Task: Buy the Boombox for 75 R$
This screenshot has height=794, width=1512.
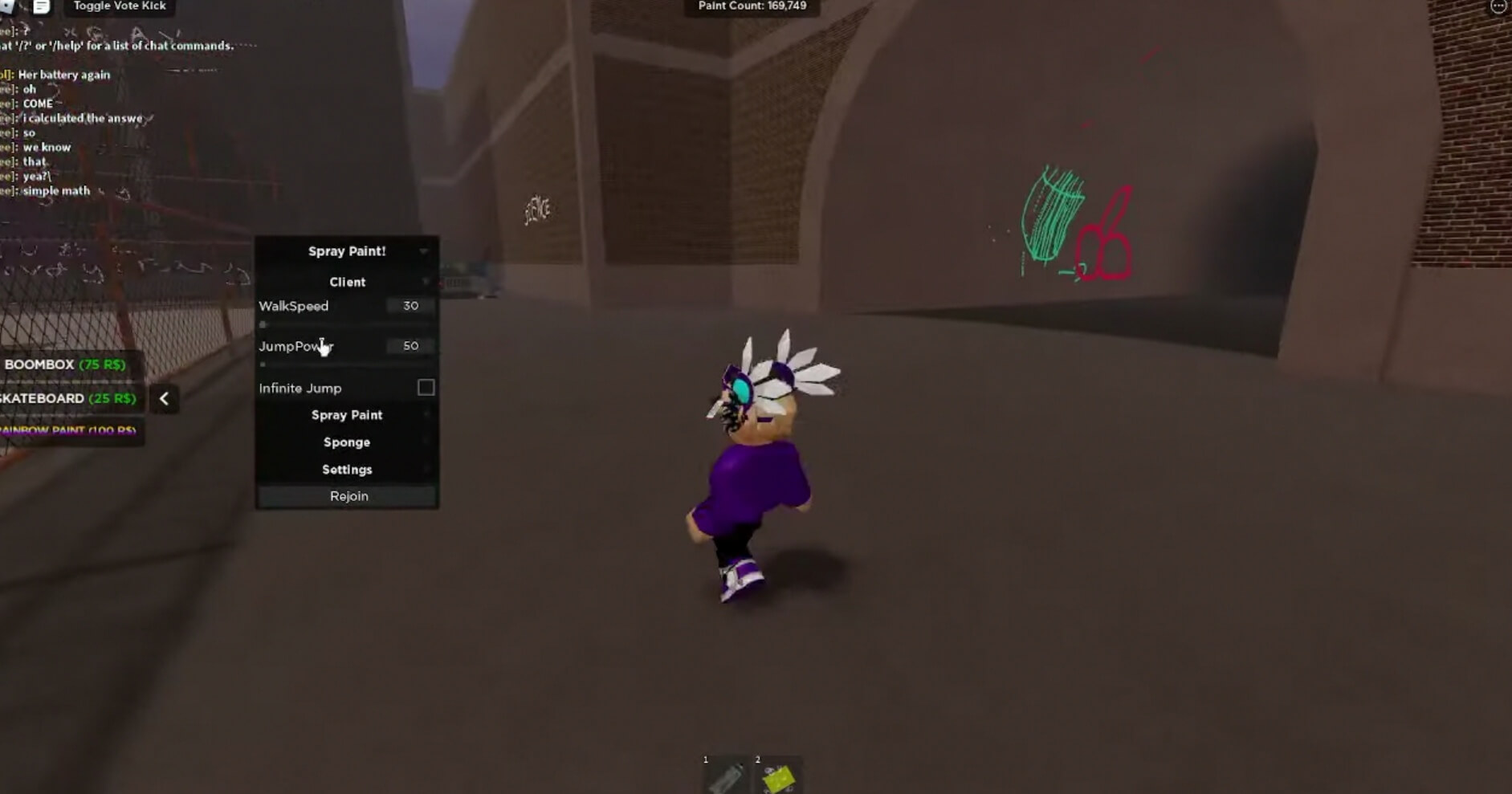Action: (x=67, y=364)
